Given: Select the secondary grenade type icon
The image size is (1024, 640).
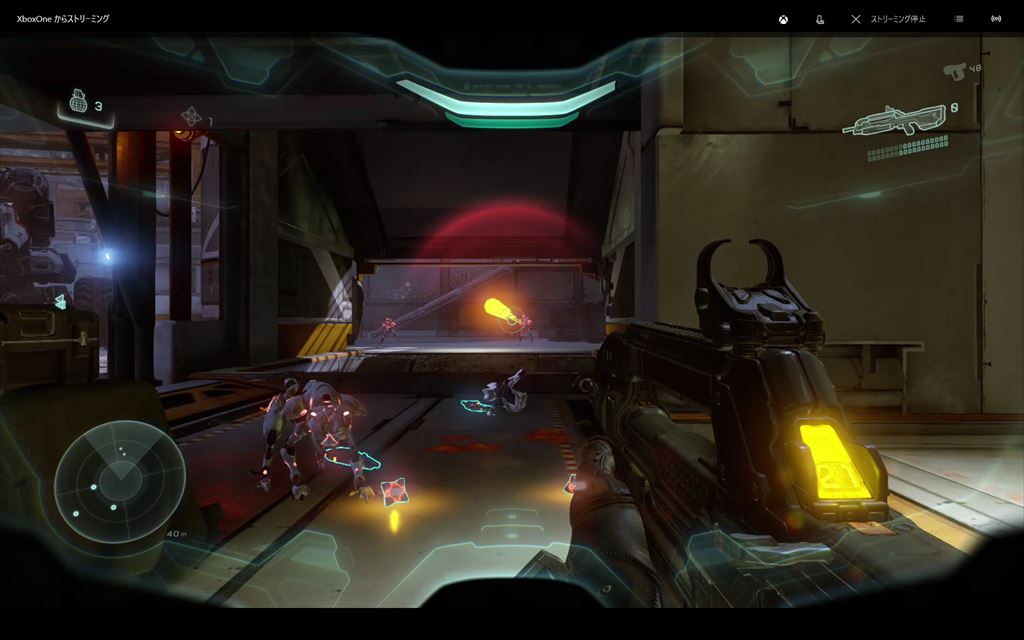Looking at the screenshot, I should (x=191, y=117).
